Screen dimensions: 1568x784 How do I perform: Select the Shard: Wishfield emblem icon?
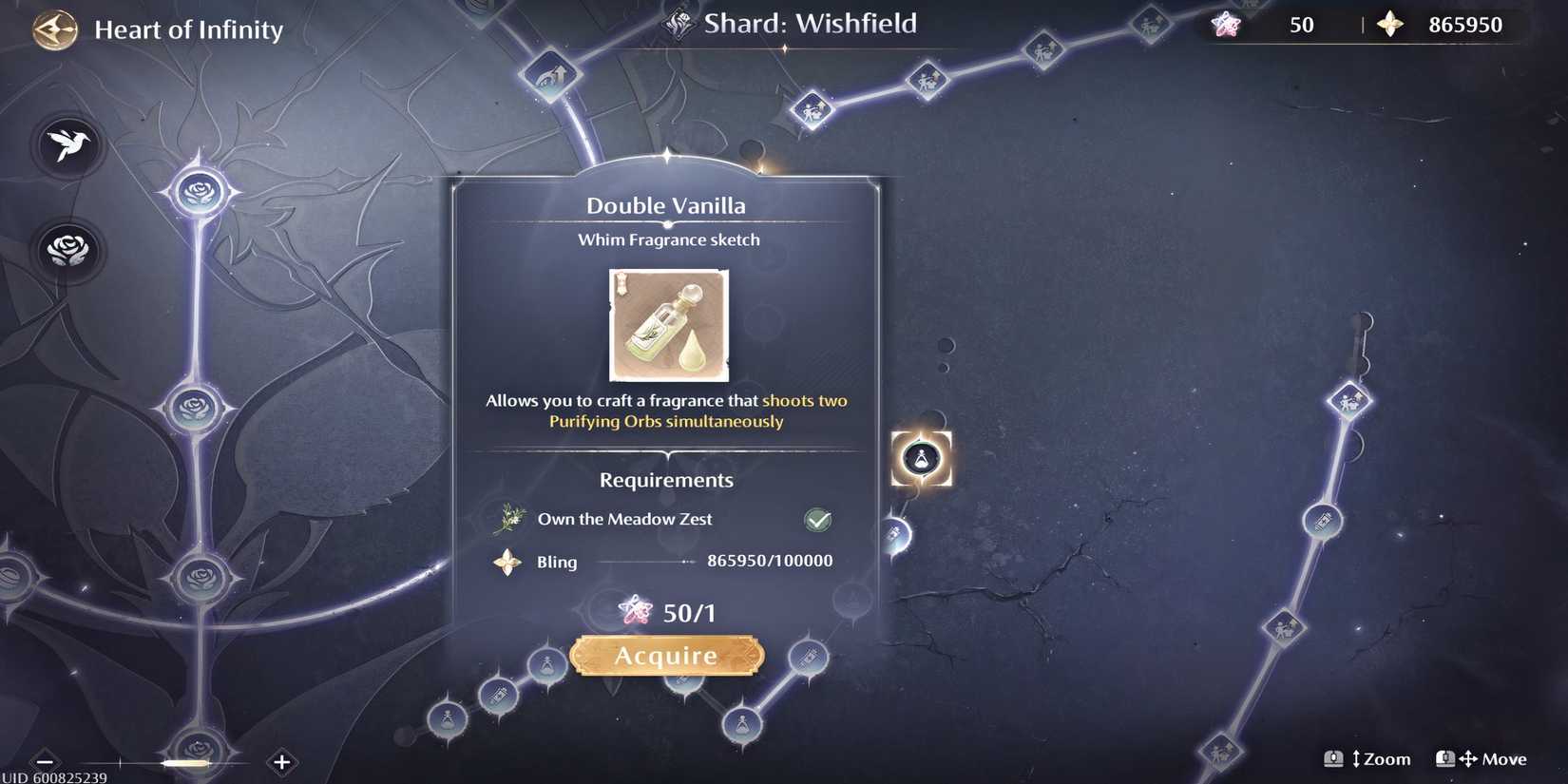point(678,24)
